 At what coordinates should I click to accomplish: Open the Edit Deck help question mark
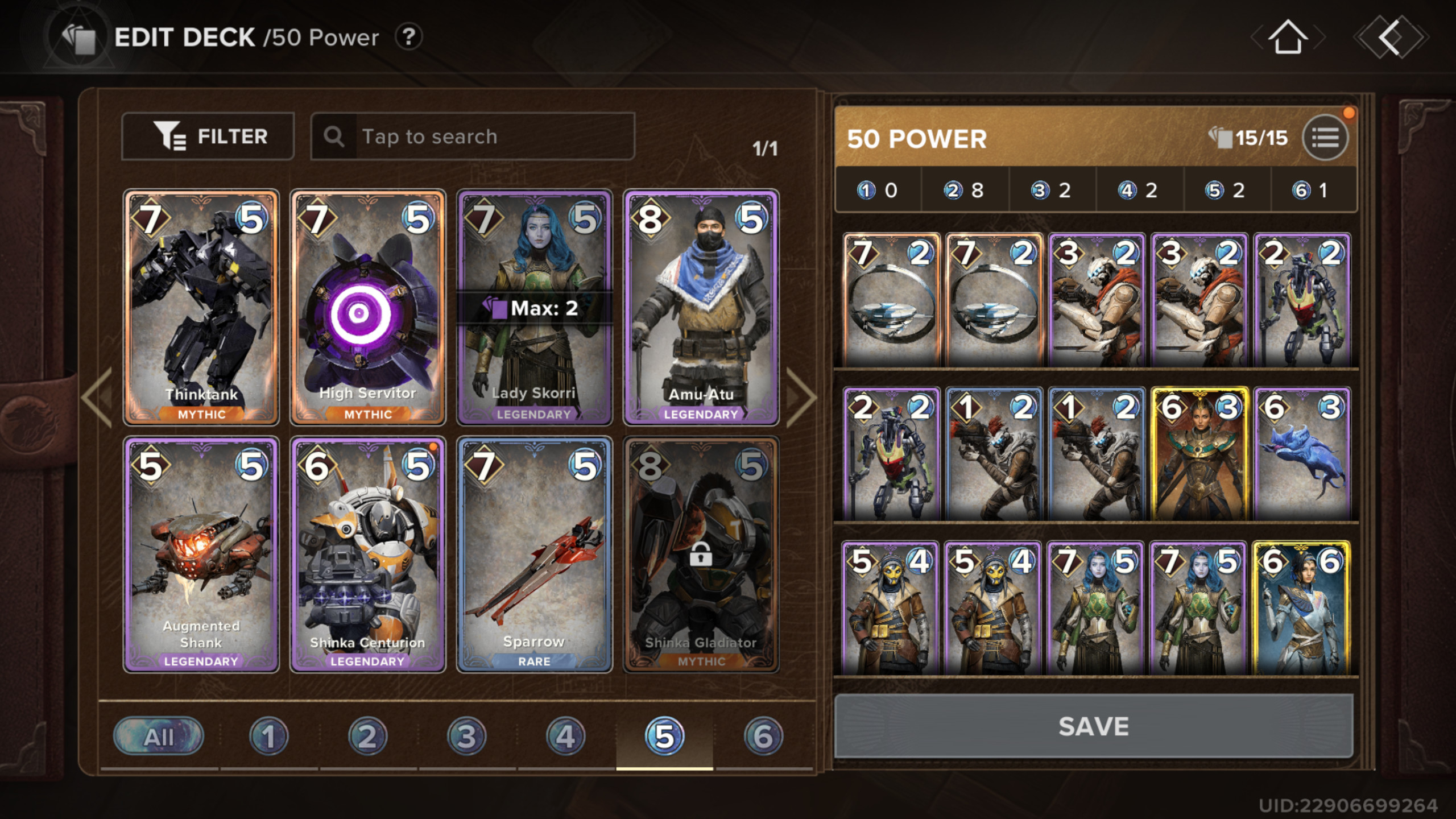pyautogui.click(x=408, y=38)
